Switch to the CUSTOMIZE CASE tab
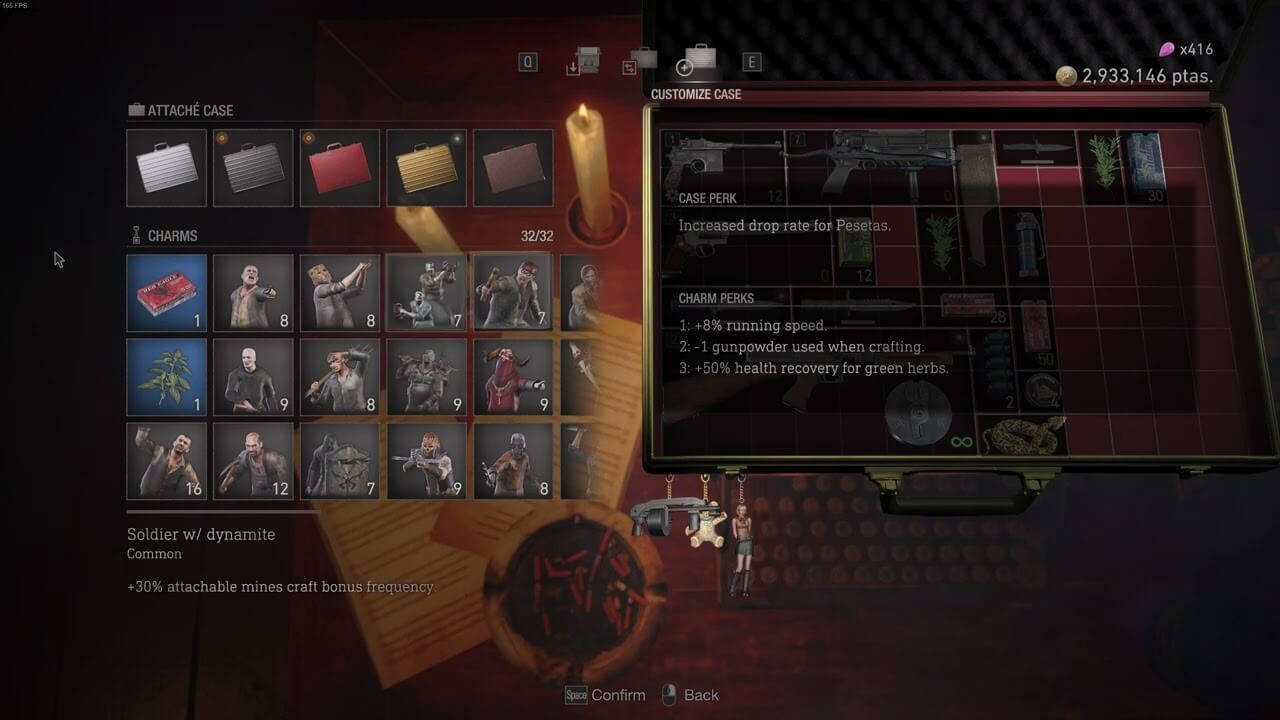The height and width of the screenshot is (720, 1280). pyautogui.click(x=697, y=94)
